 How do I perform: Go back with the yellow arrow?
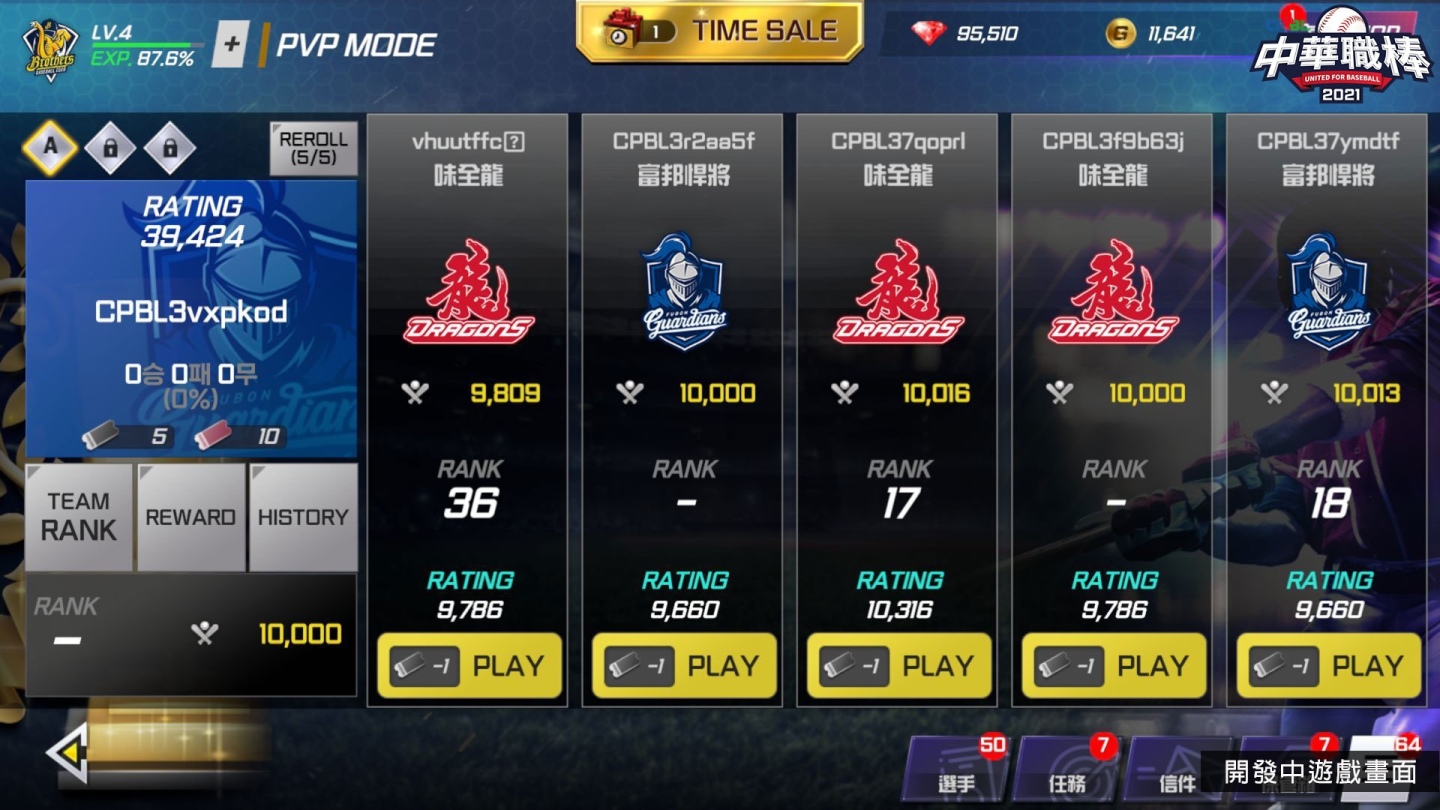[68, 753]
